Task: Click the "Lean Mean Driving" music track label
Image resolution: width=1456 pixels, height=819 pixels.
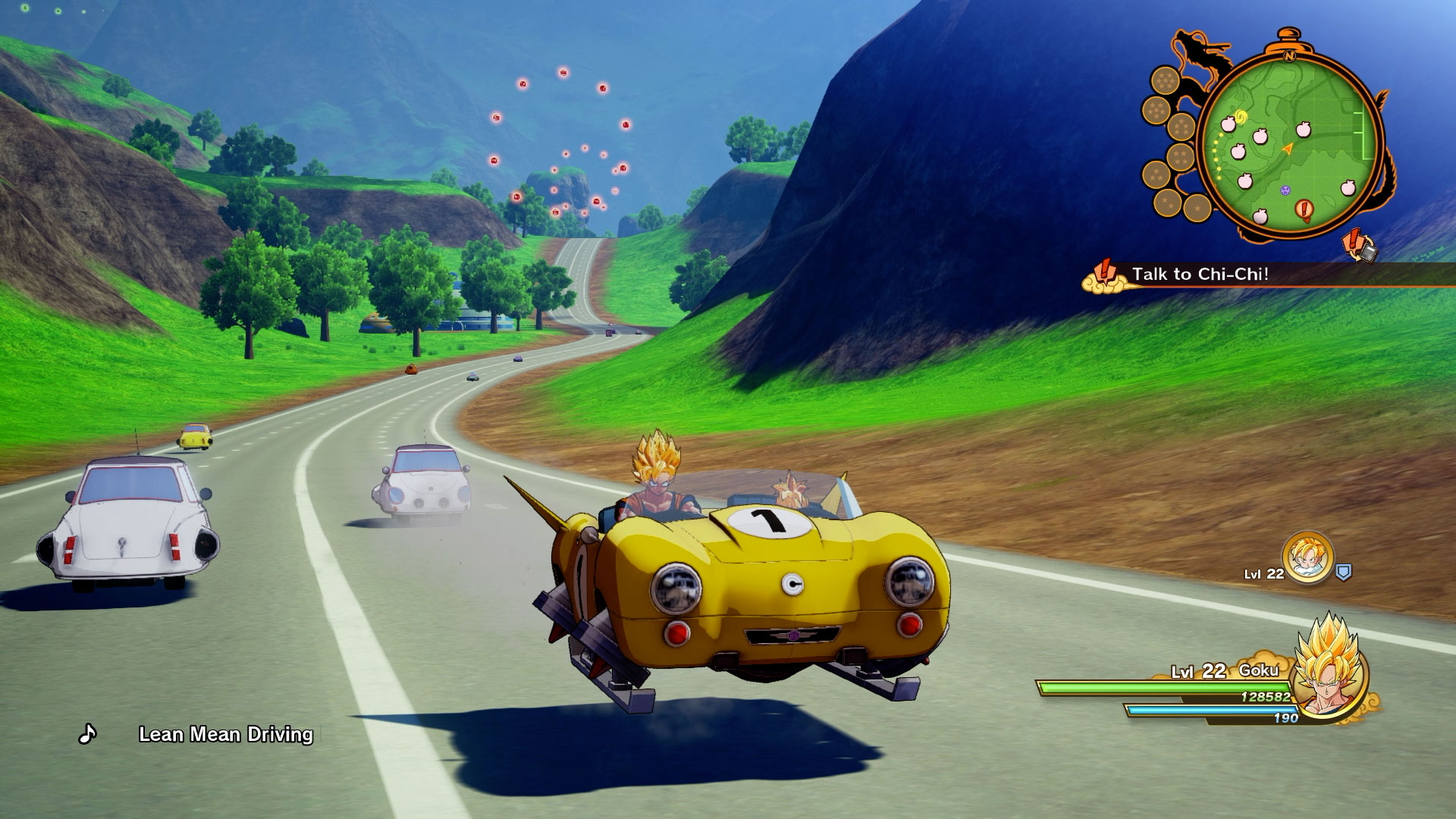Action: pyautogui.click(x=225, y=734)
